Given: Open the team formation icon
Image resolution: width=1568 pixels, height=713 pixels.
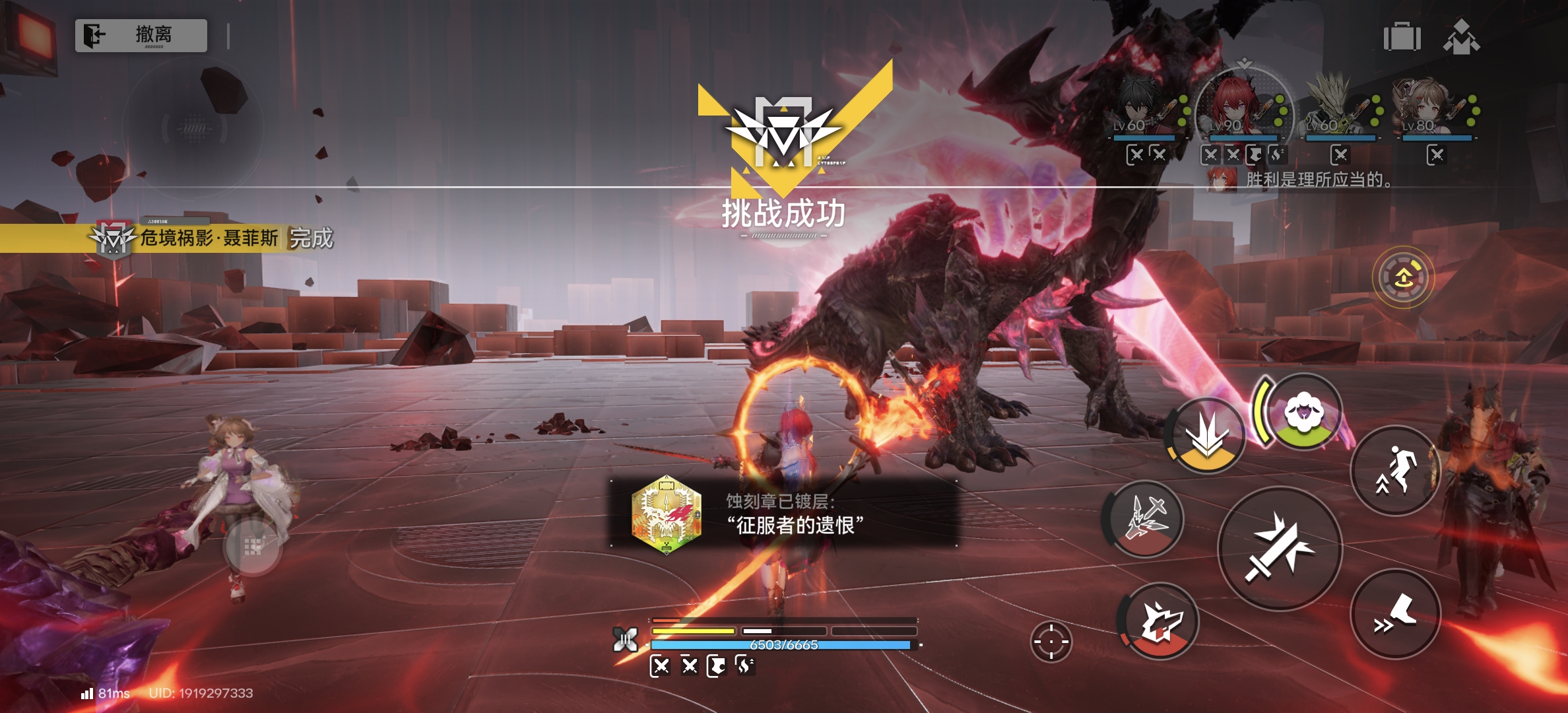Looking at the screenshot, I should [1461, 37].
